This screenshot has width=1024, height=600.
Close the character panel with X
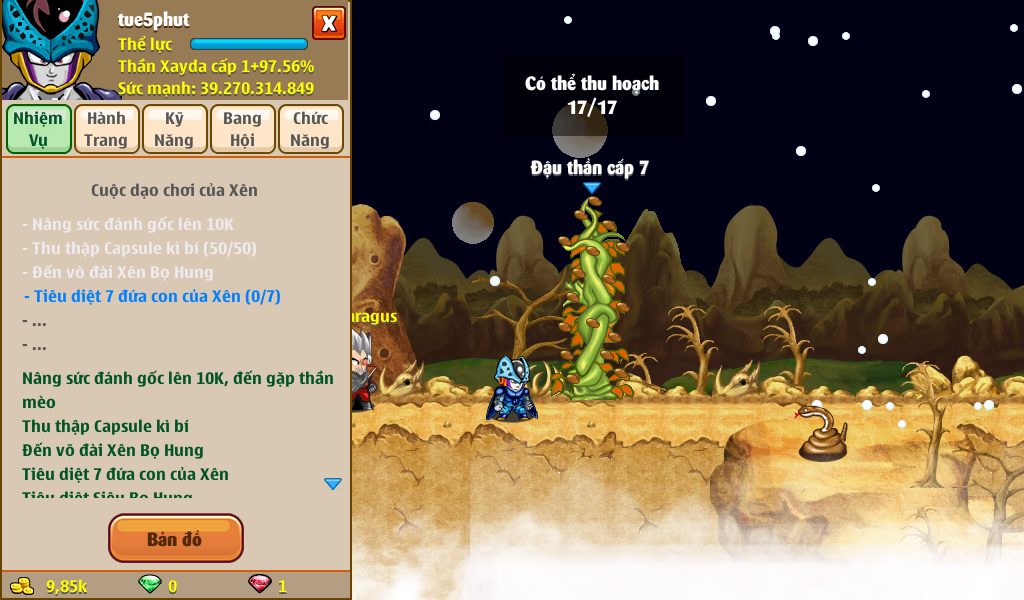pos(328,23)
